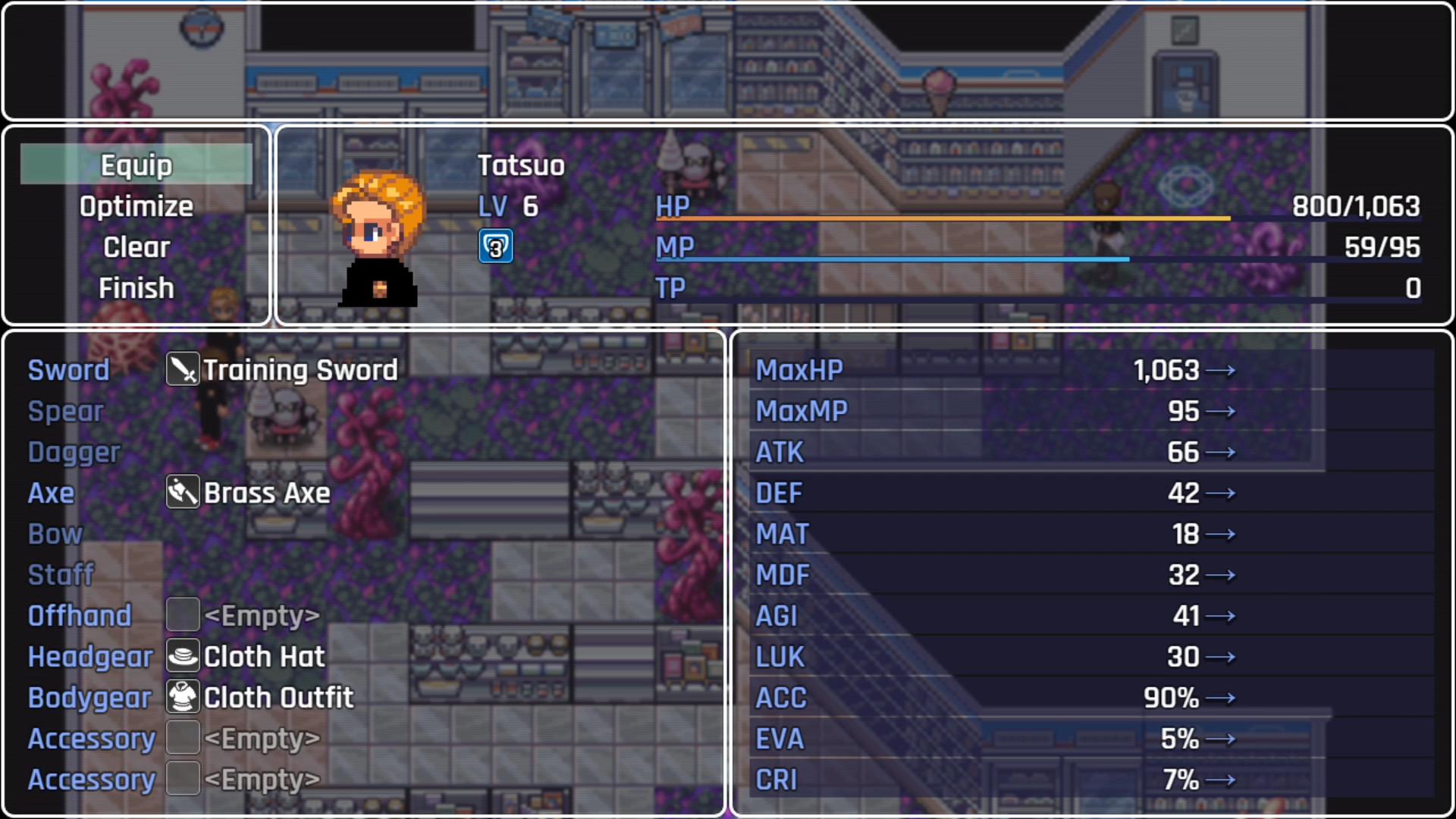
Task: Click the ATK stat change arrow
Action: (1224, 451)
